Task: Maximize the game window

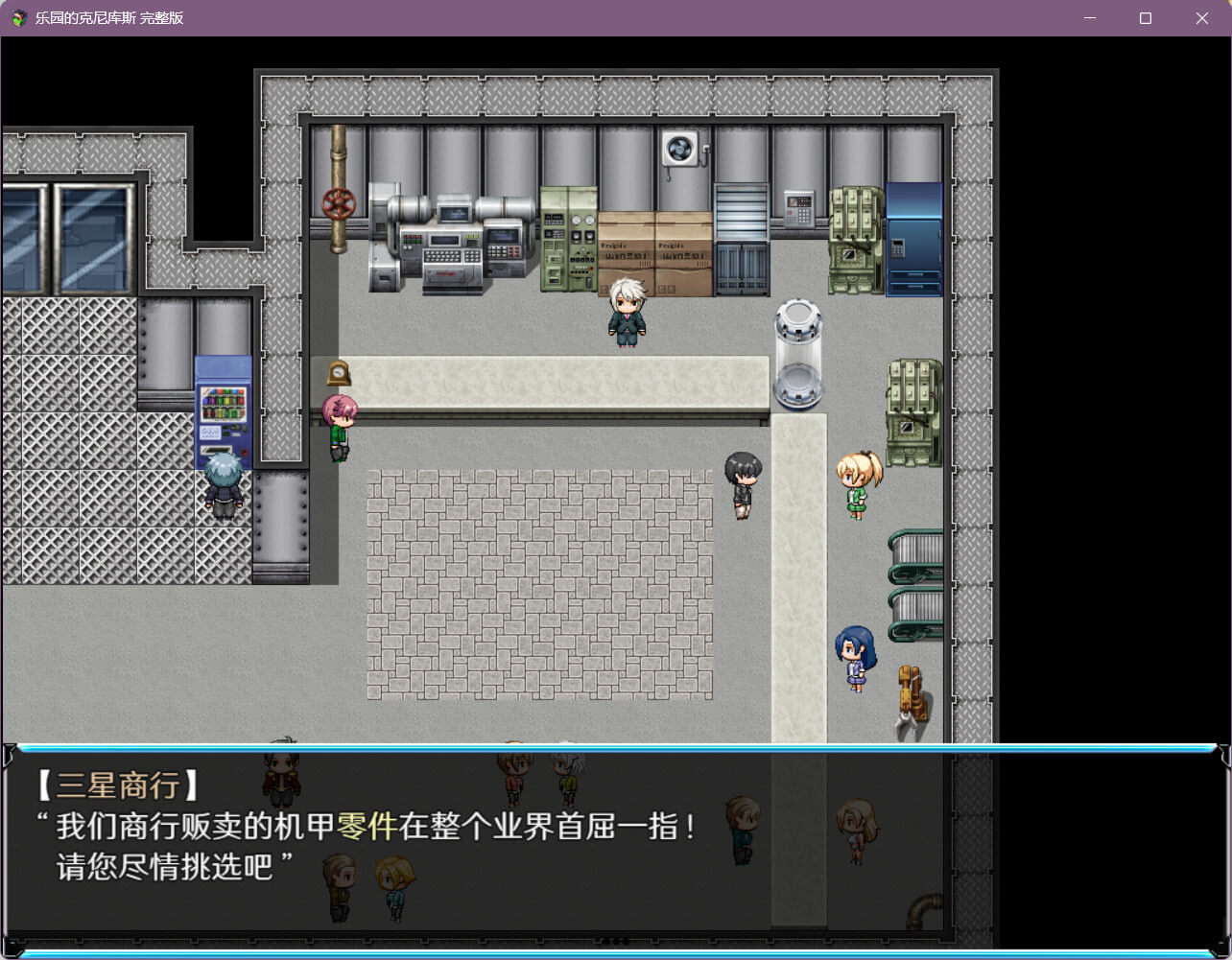Action: click(x=1145, y=18)
